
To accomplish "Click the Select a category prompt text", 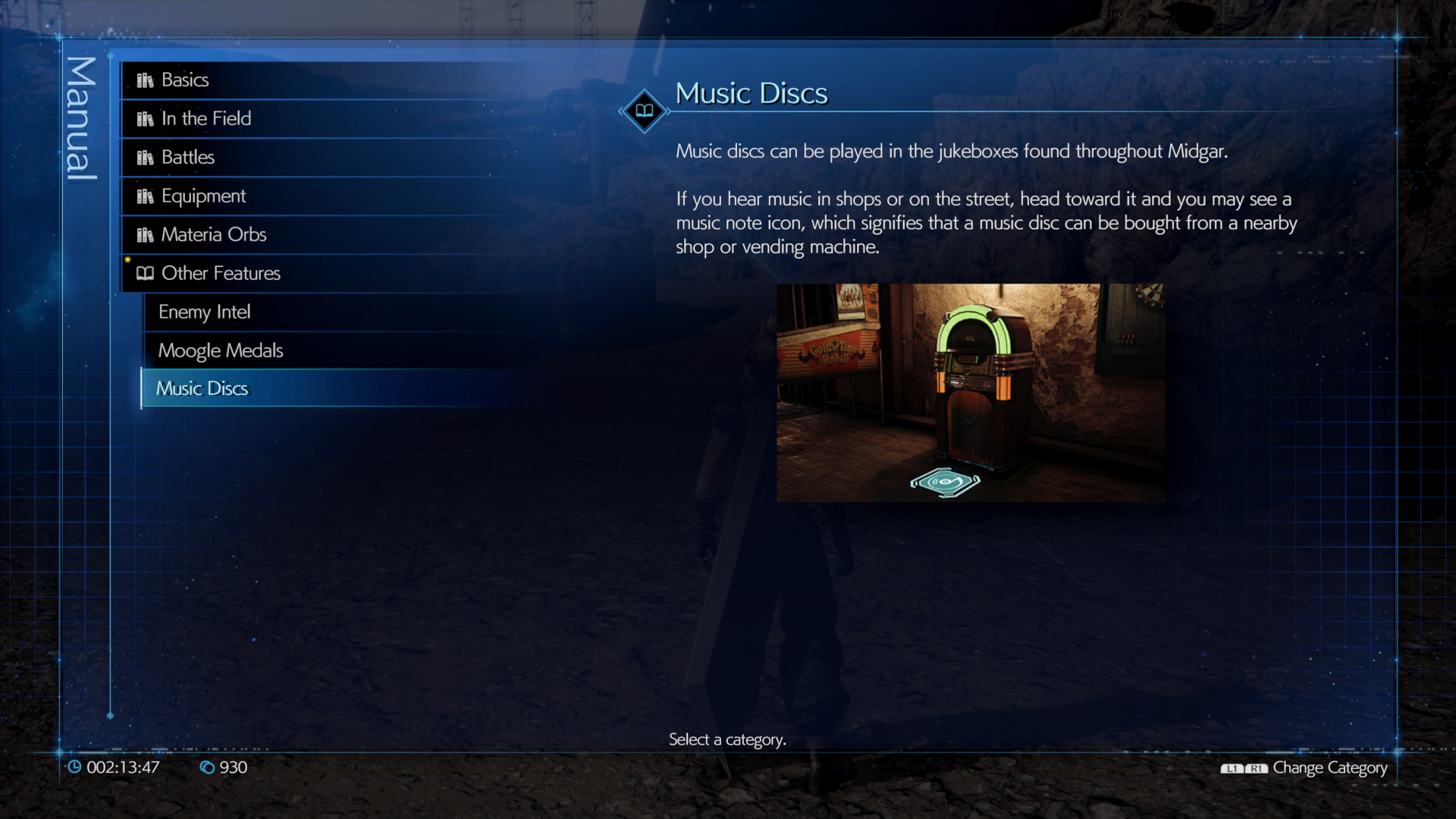I will point(727,740).
